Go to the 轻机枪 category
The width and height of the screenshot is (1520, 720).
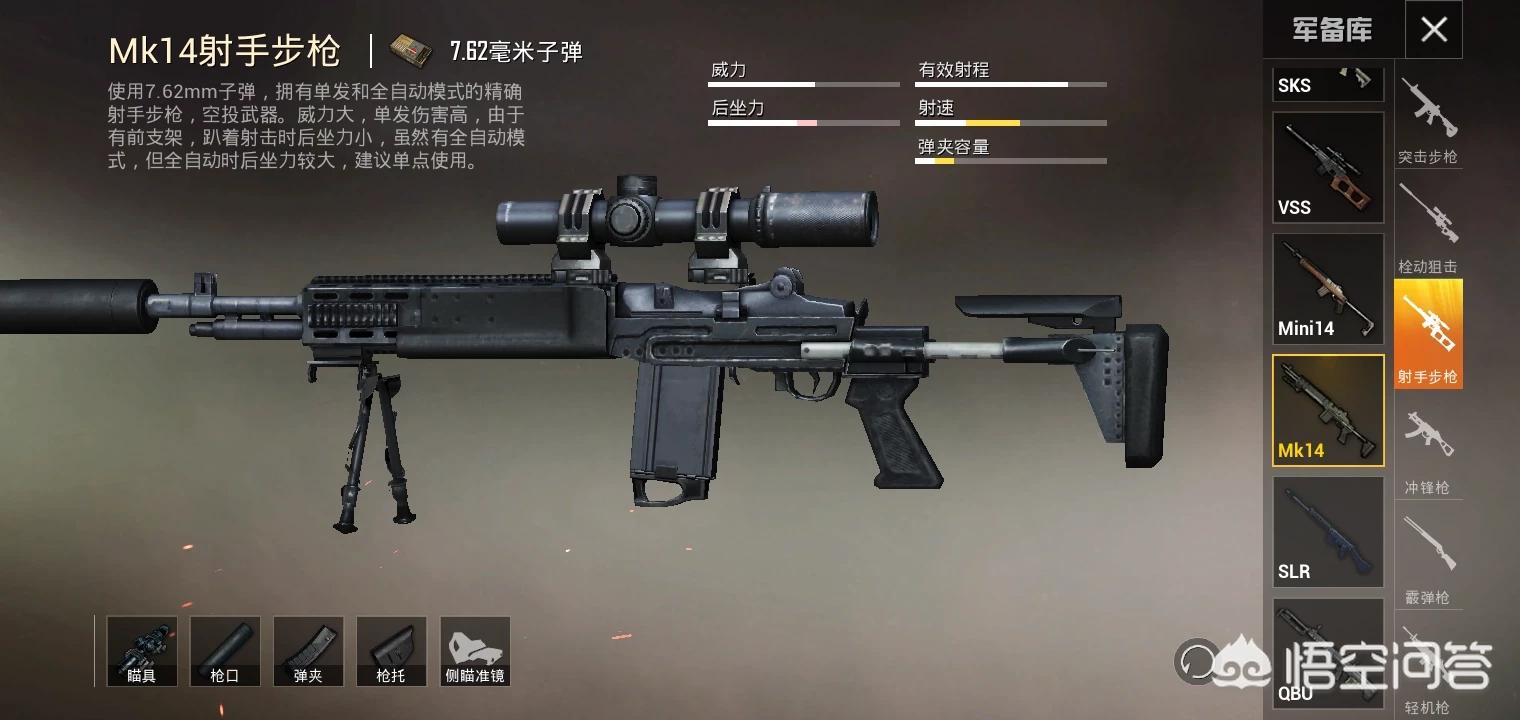point(1428,670)
